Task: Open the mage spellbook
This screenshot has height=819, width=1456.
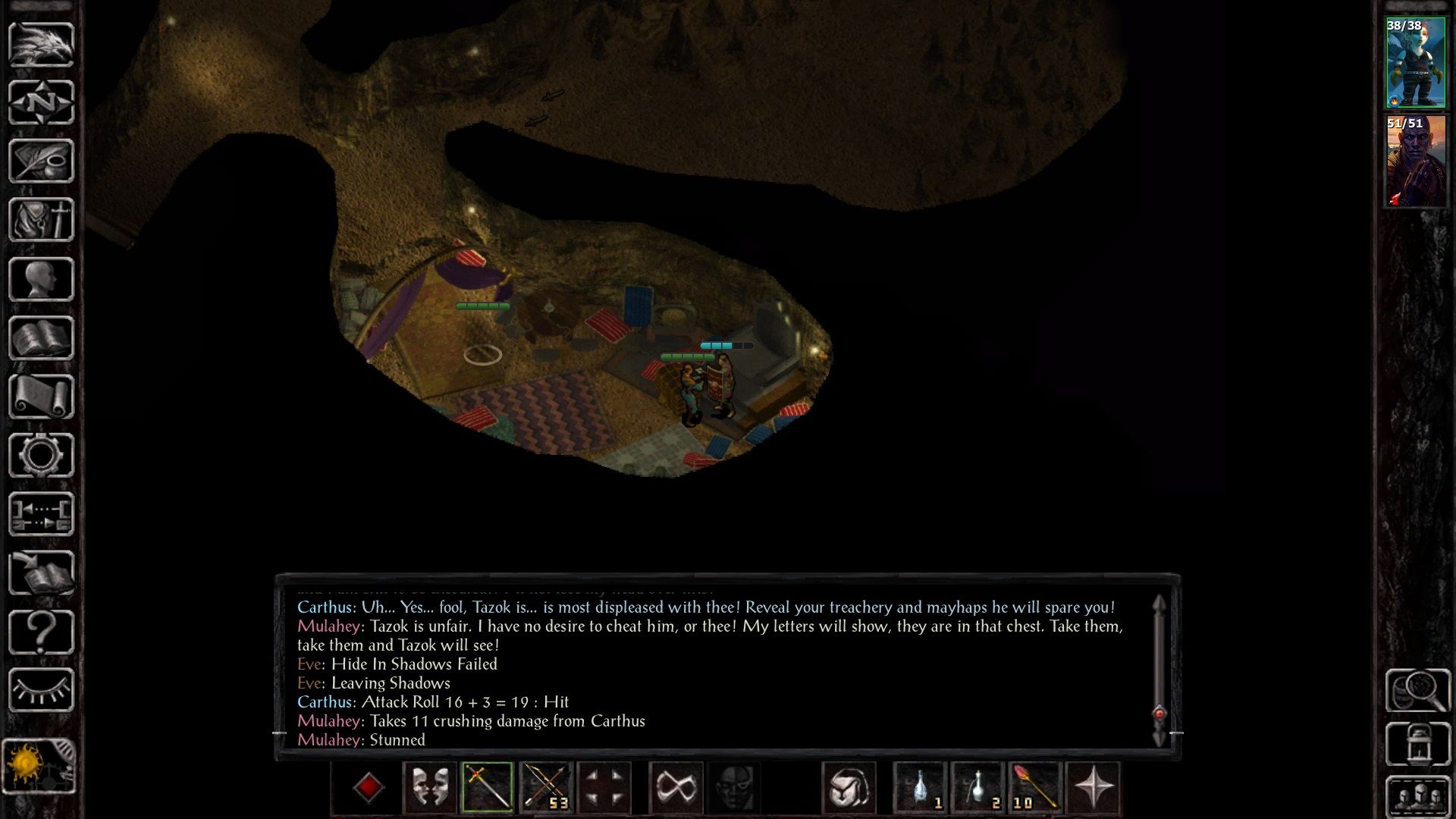Action: click(41, 337)
